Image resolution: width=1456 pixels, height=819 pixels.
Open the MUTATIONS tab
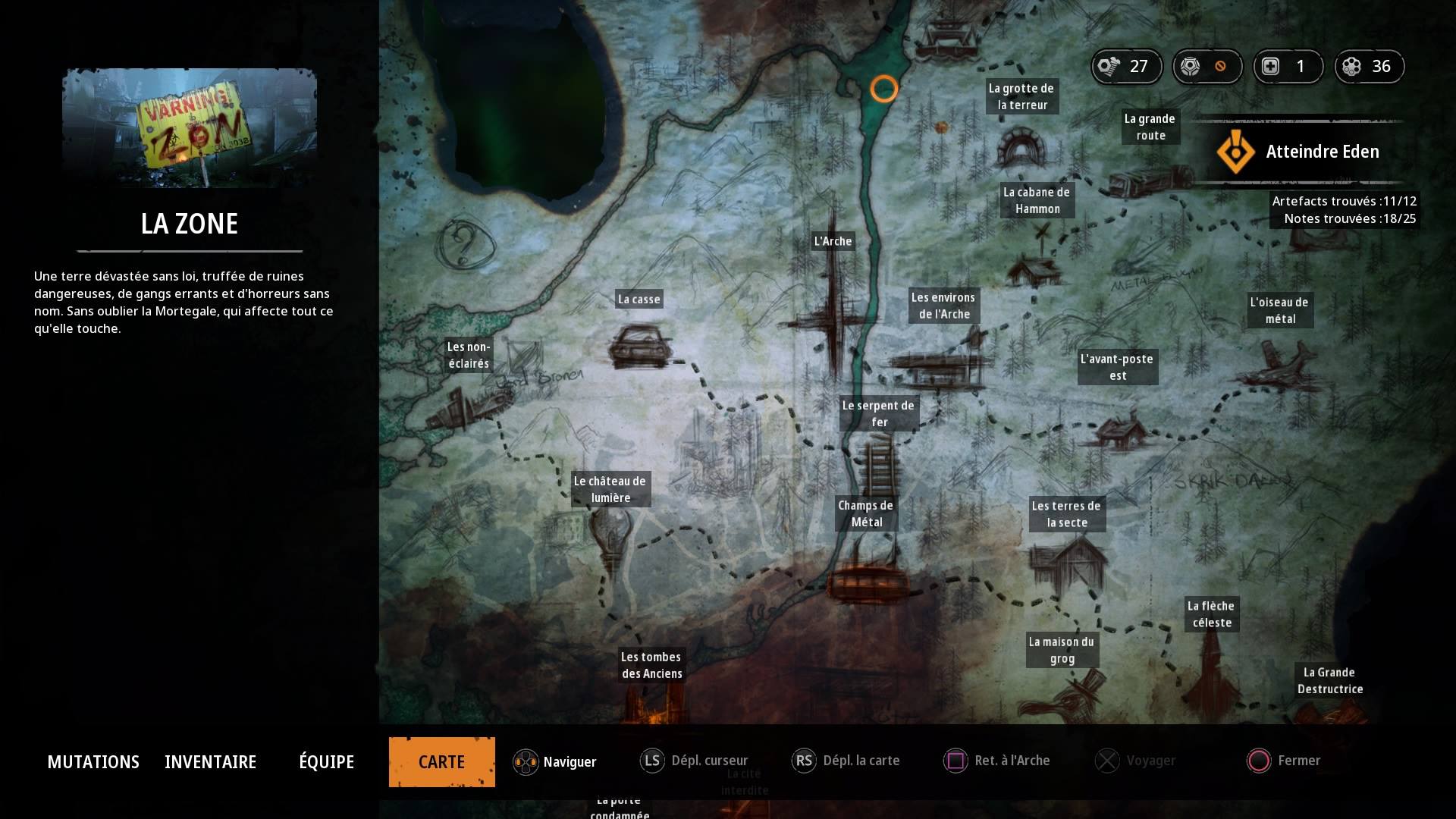pos(93,761)
